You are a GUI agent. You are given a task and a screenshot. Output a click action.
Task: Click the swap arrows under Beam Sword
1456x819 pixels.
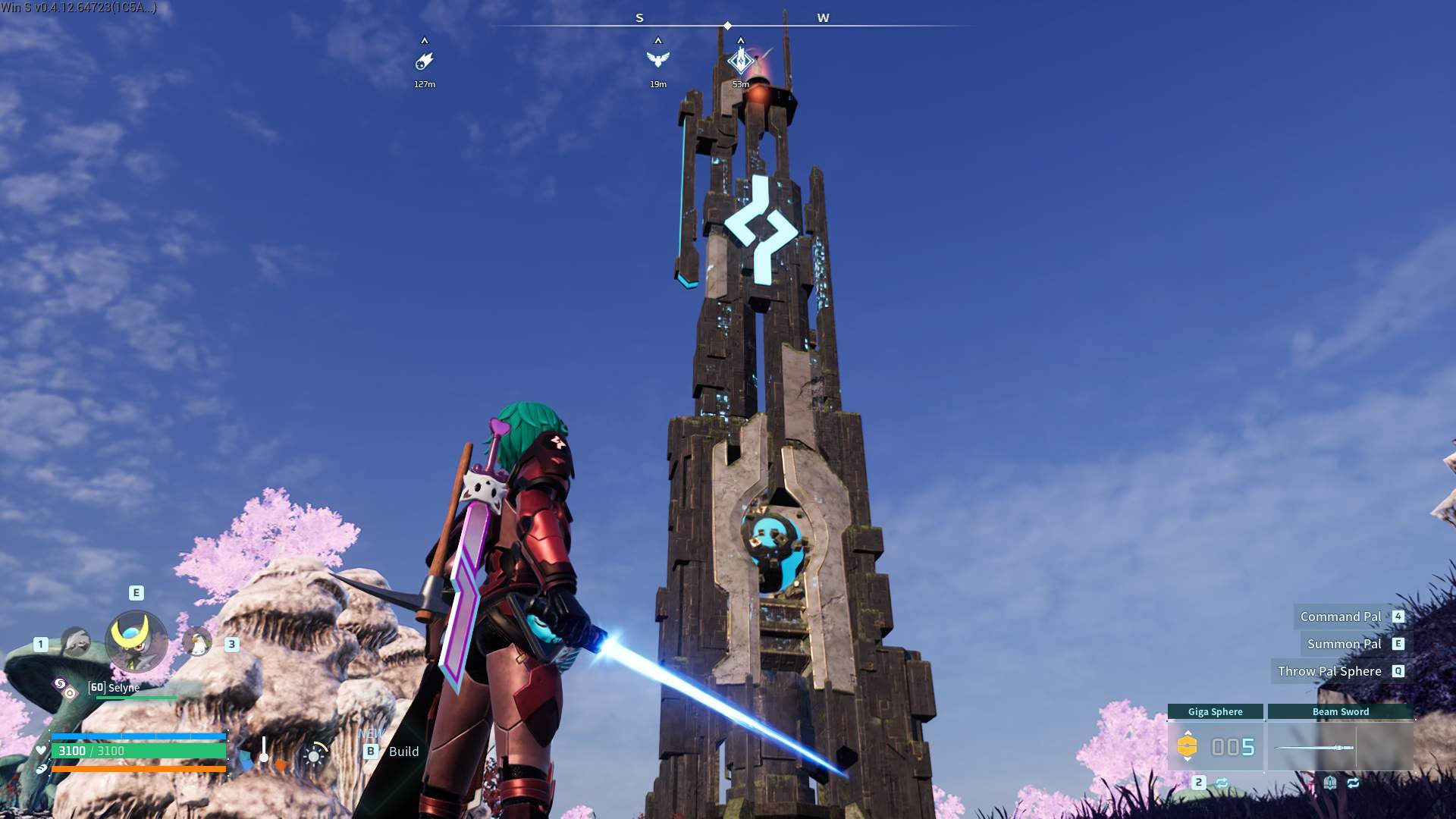1353,783
